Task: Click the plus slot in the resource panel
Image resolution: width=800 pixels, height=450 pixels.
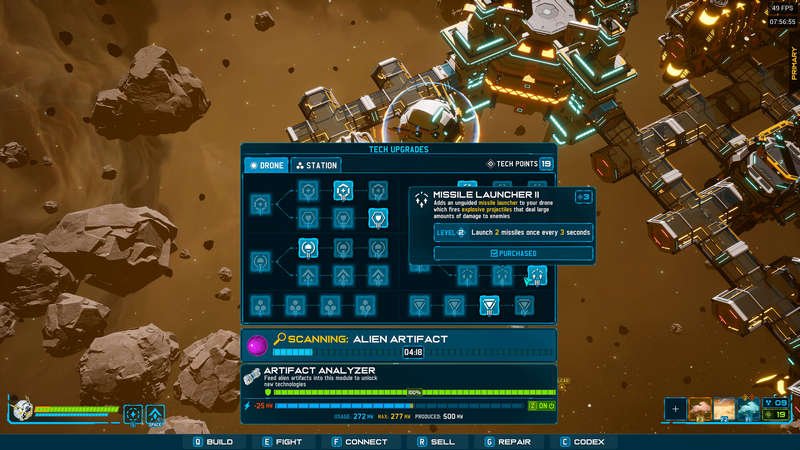Action: pos(676,408)
